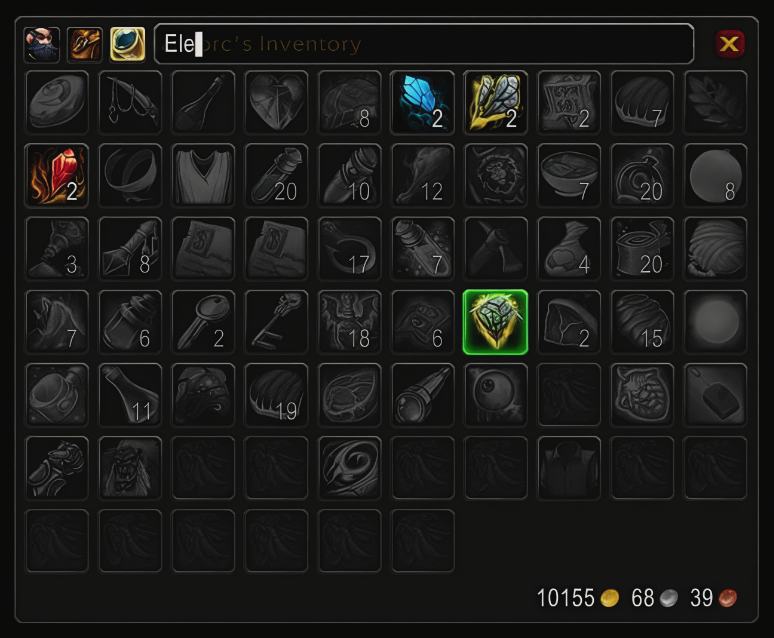Select the orc head item slot

pos(130,468)
